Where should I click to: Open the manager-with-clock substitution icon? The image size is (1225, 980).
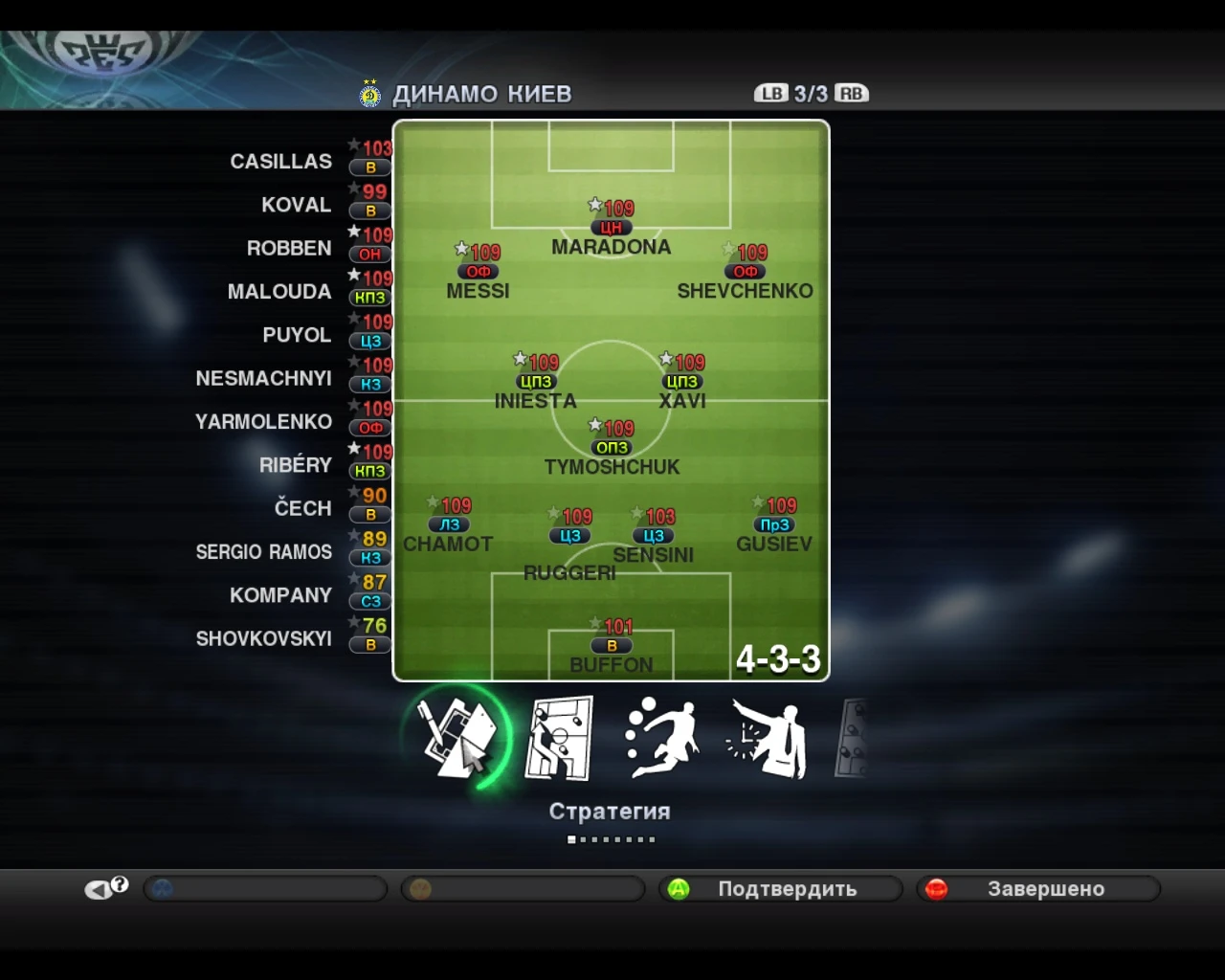click(x=766, y=737)
